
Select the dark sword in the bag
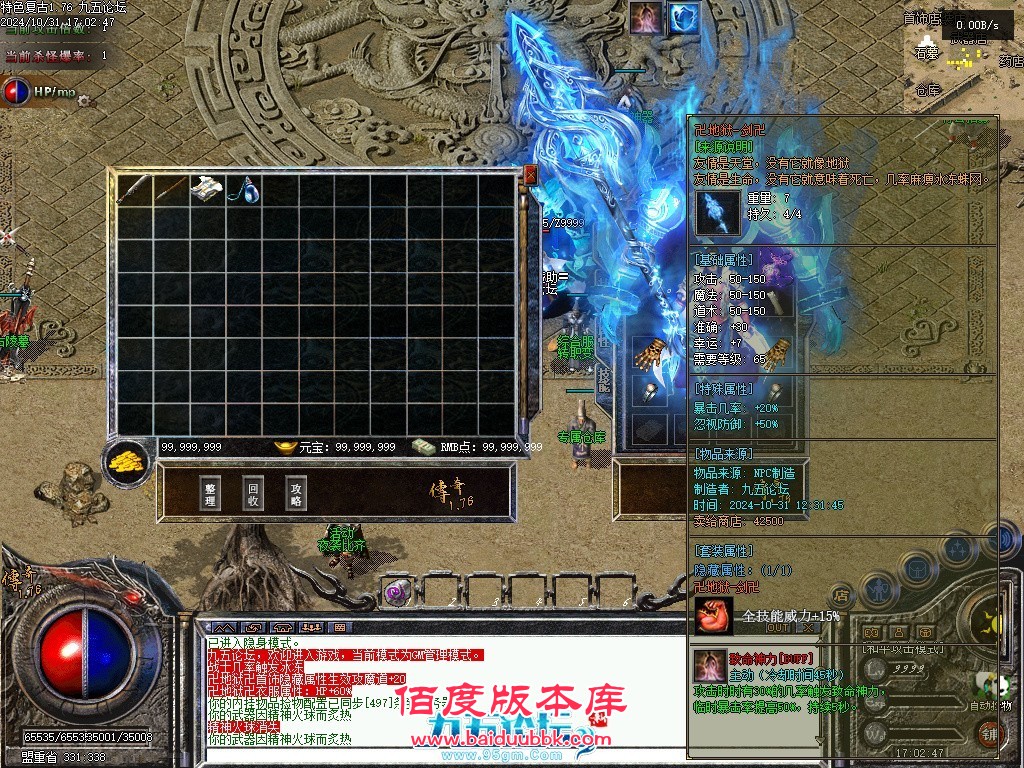(134, 190)
